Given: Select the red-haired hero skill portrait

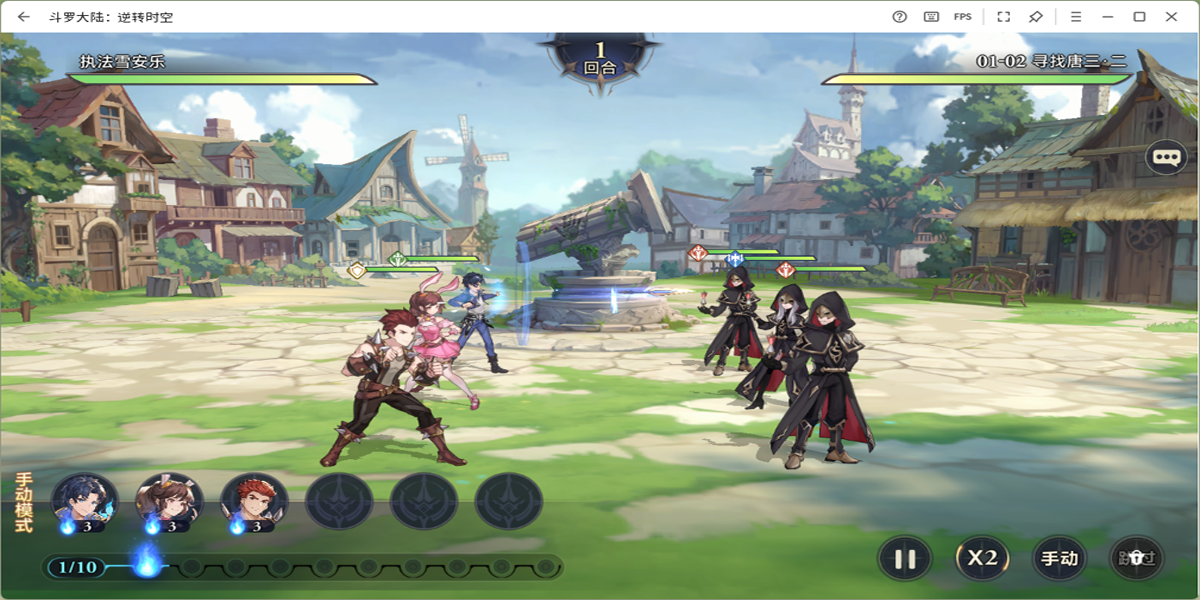Looking at the screenshot, I should 254,501.
